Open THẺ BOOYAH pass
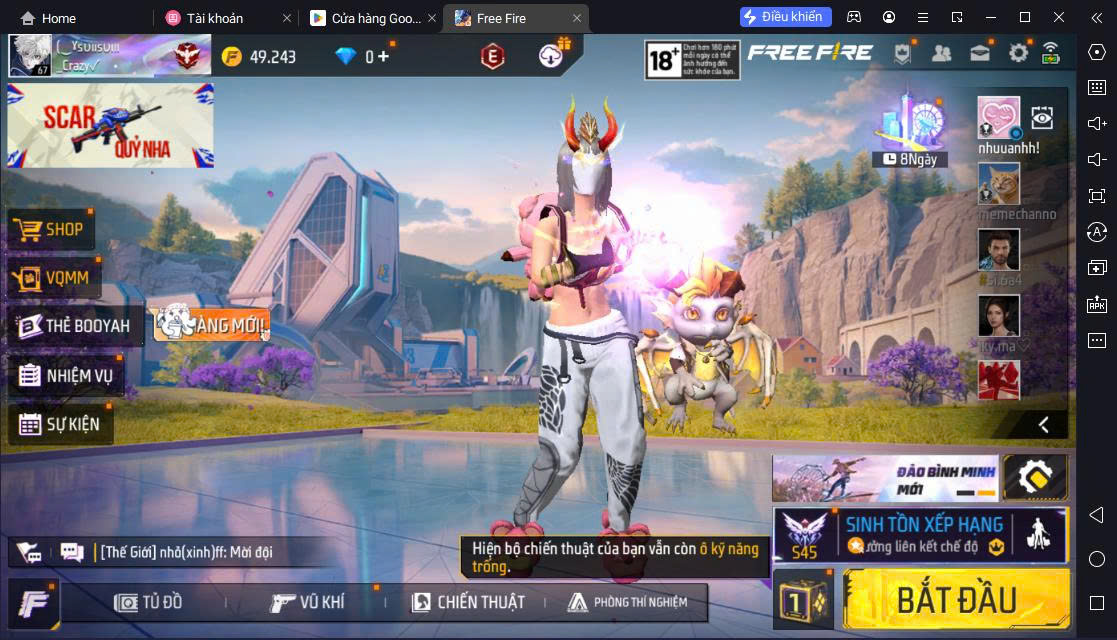This screenshot has height=640, width=1117. click(75, 326)
